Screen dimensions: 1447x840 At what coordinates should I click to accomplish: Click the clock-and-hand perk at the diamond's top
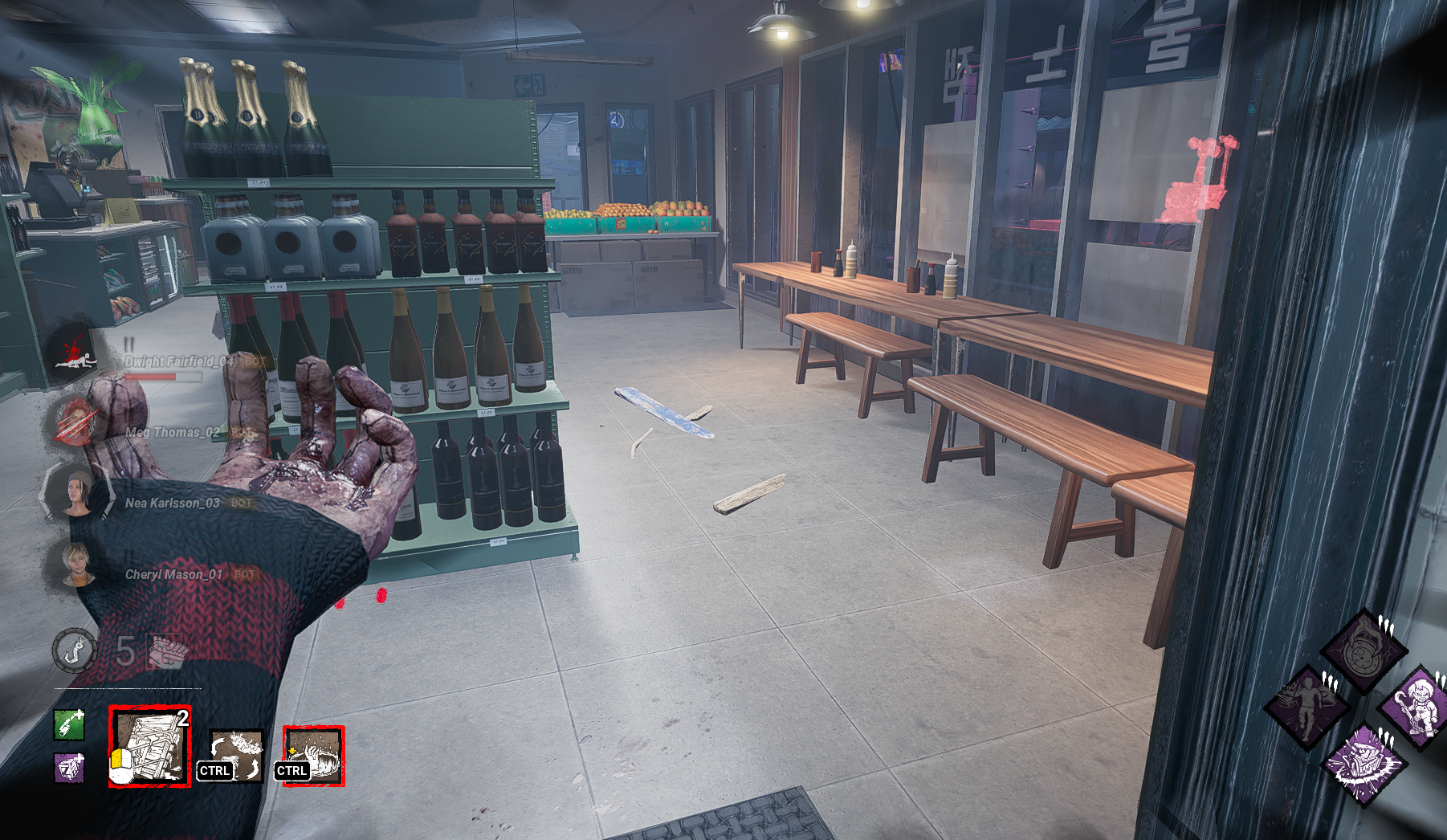1363,650
